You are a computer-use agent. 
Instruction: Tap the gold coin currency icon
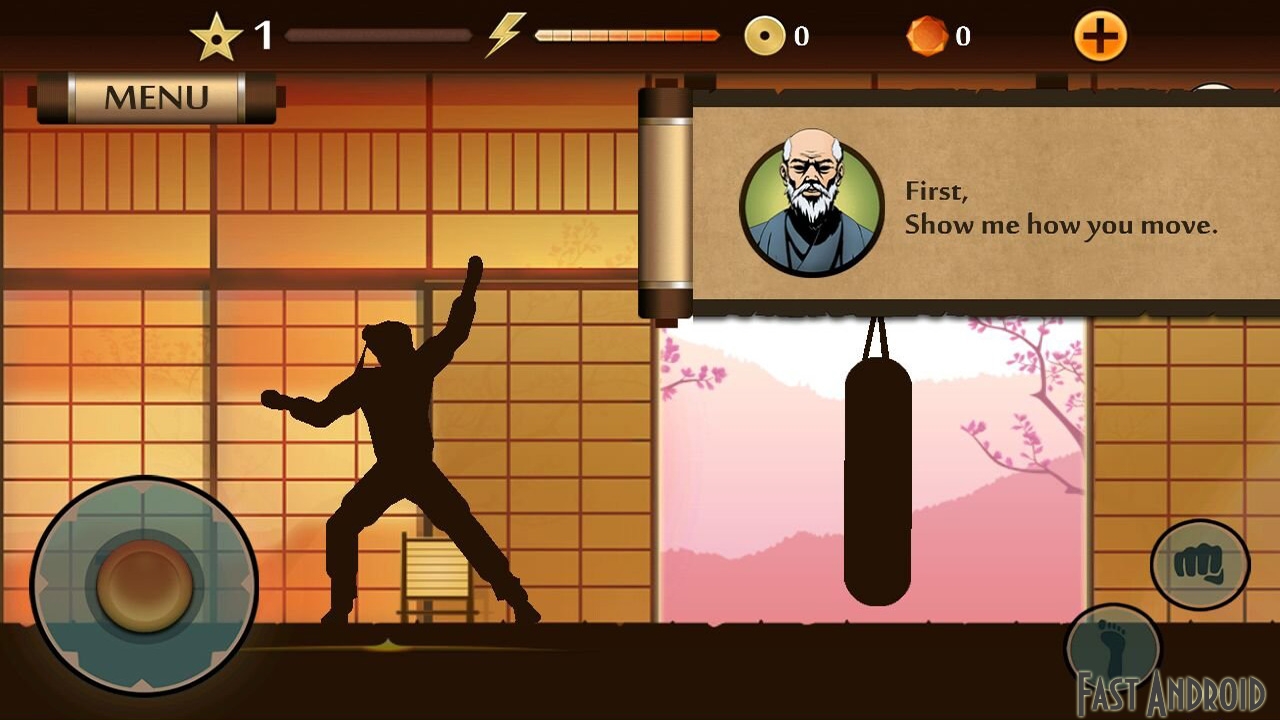(765, 33)
